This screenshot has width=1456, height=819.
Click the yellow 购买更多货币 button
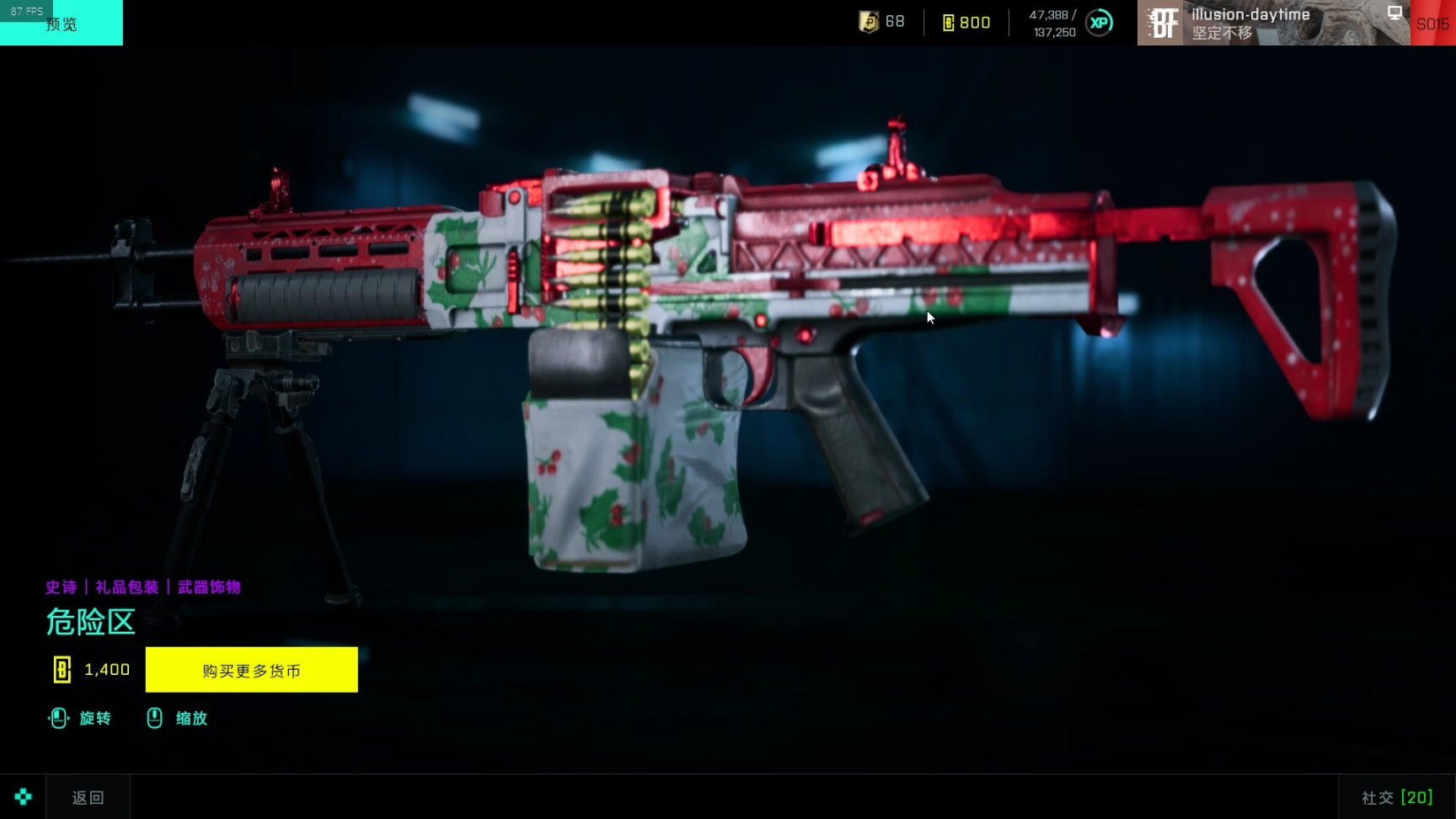(x=251, y=670)
